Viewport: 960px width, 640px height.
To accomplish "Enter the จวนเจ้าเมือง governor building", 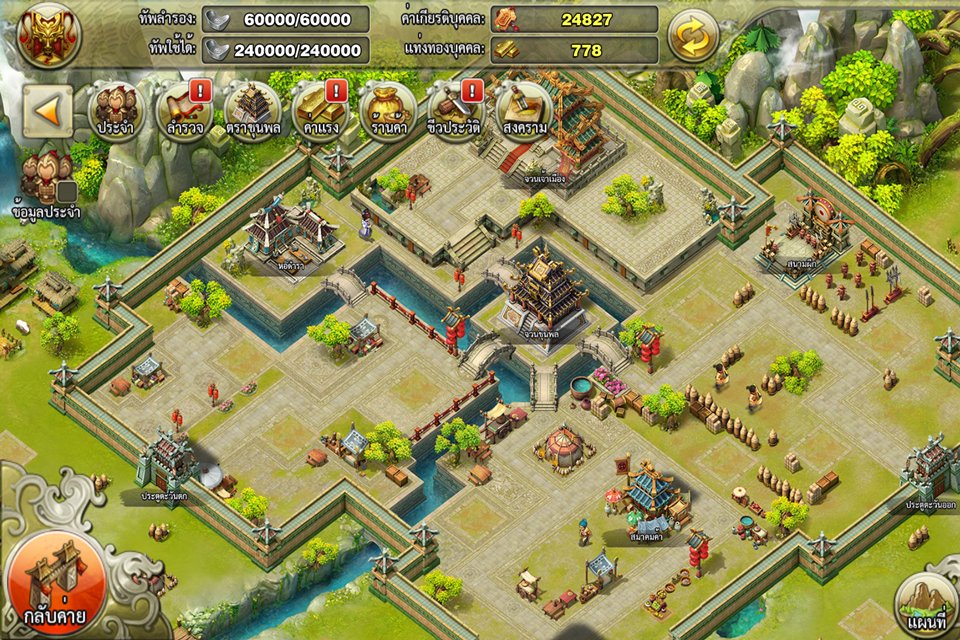I will point(545,135).
